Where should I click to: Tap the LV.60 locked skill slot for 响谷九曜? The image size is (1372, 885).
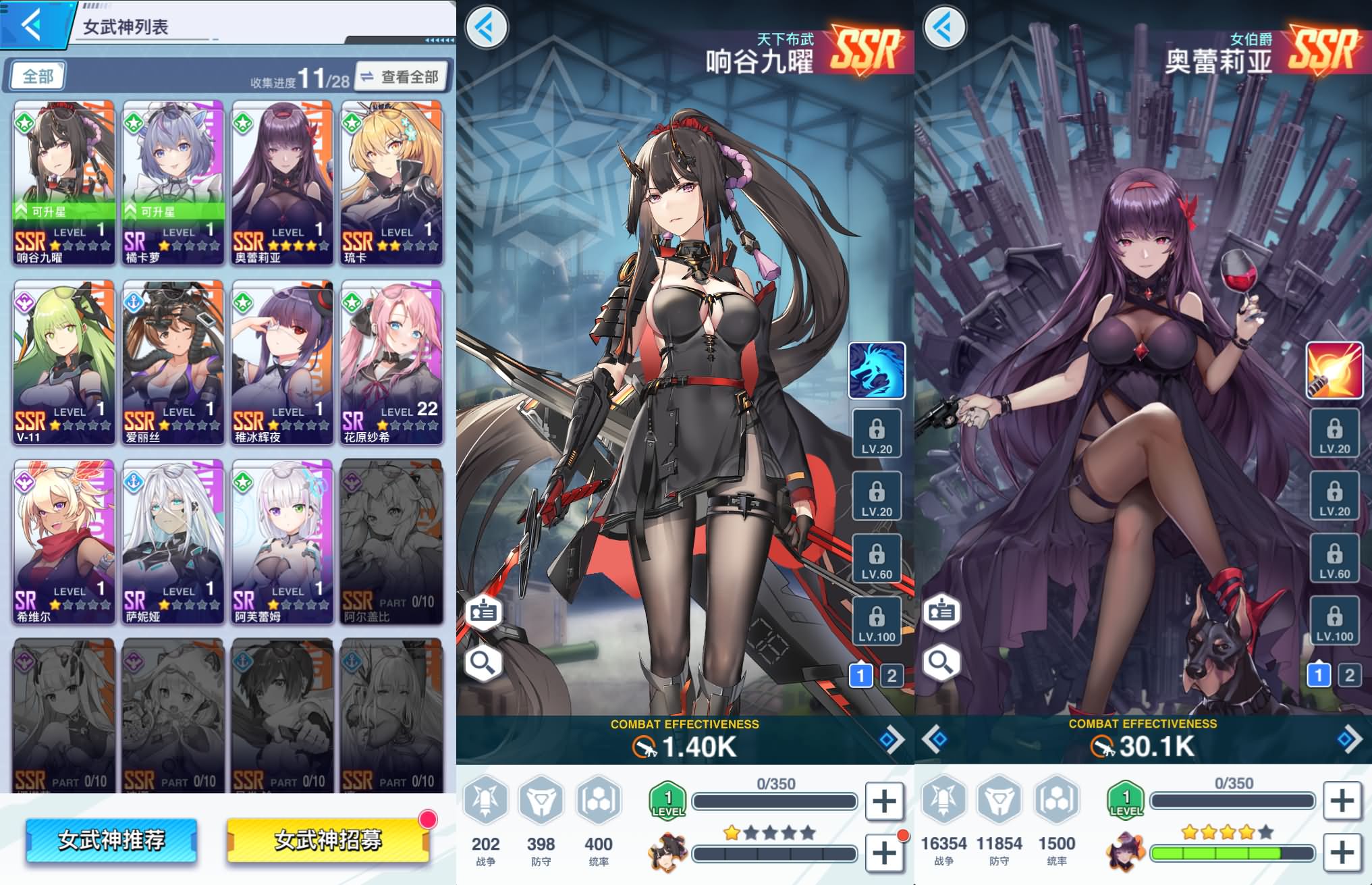pyautogui.click(x=877, y=558)
